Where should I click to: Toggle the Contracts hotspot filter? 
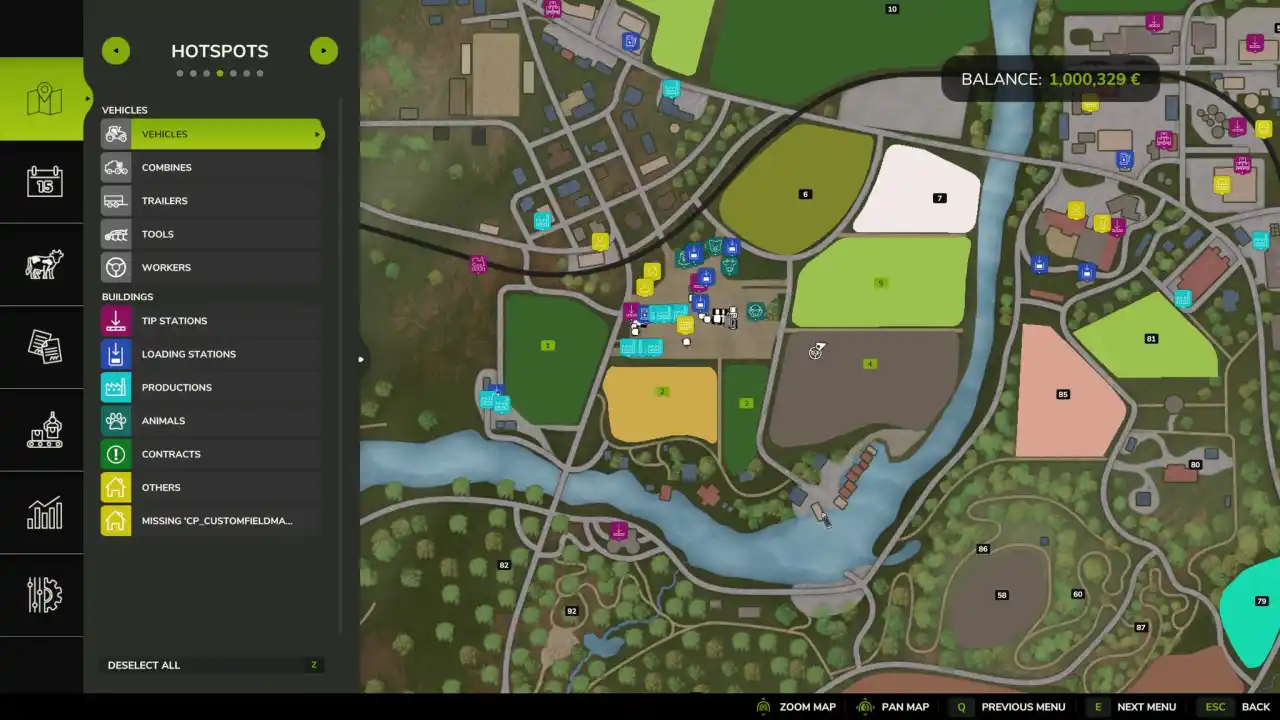pos(212,454)
